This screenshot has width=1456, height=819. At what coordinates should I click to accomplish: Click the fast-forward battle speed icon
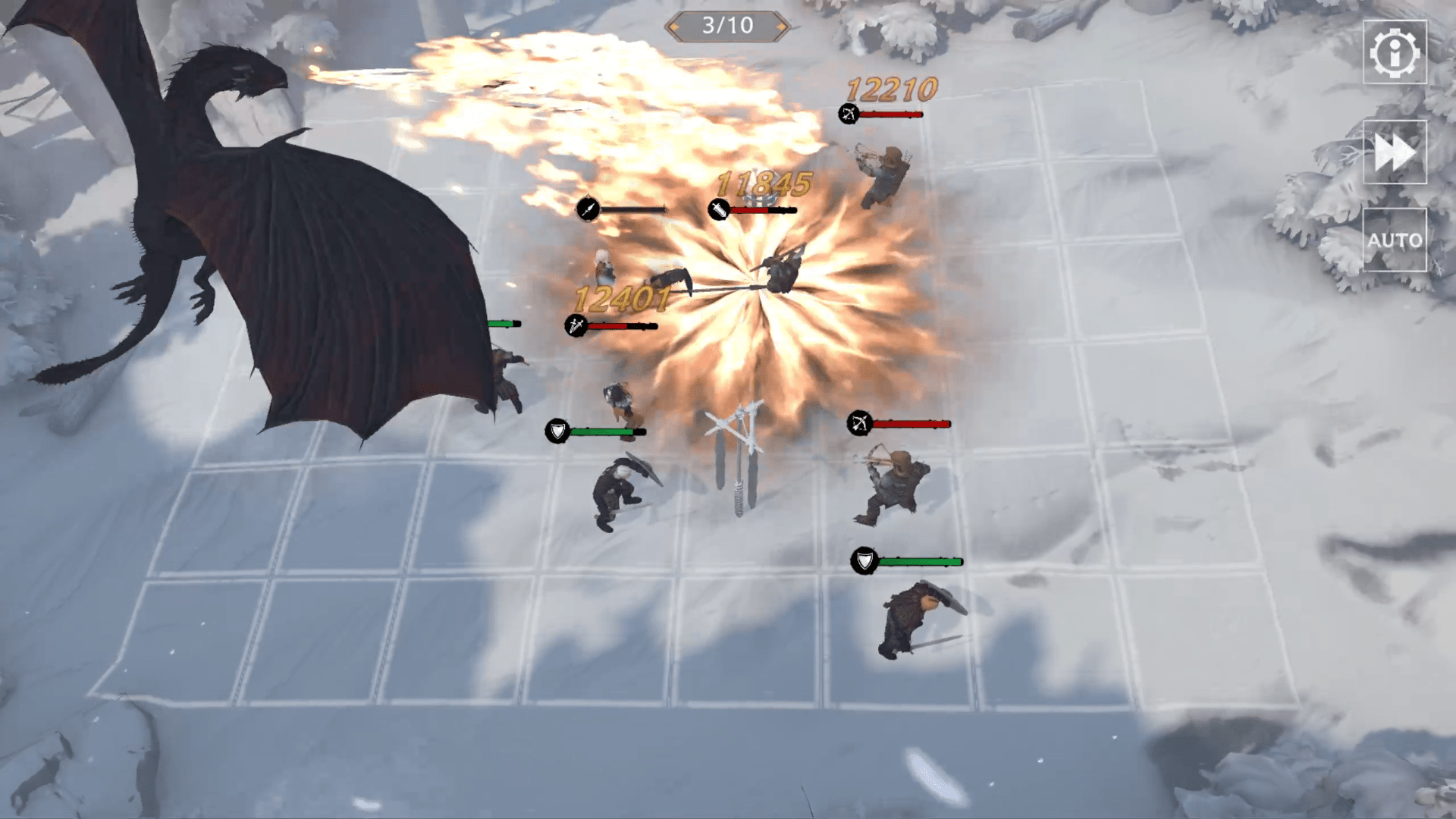tap(1396, 152)
